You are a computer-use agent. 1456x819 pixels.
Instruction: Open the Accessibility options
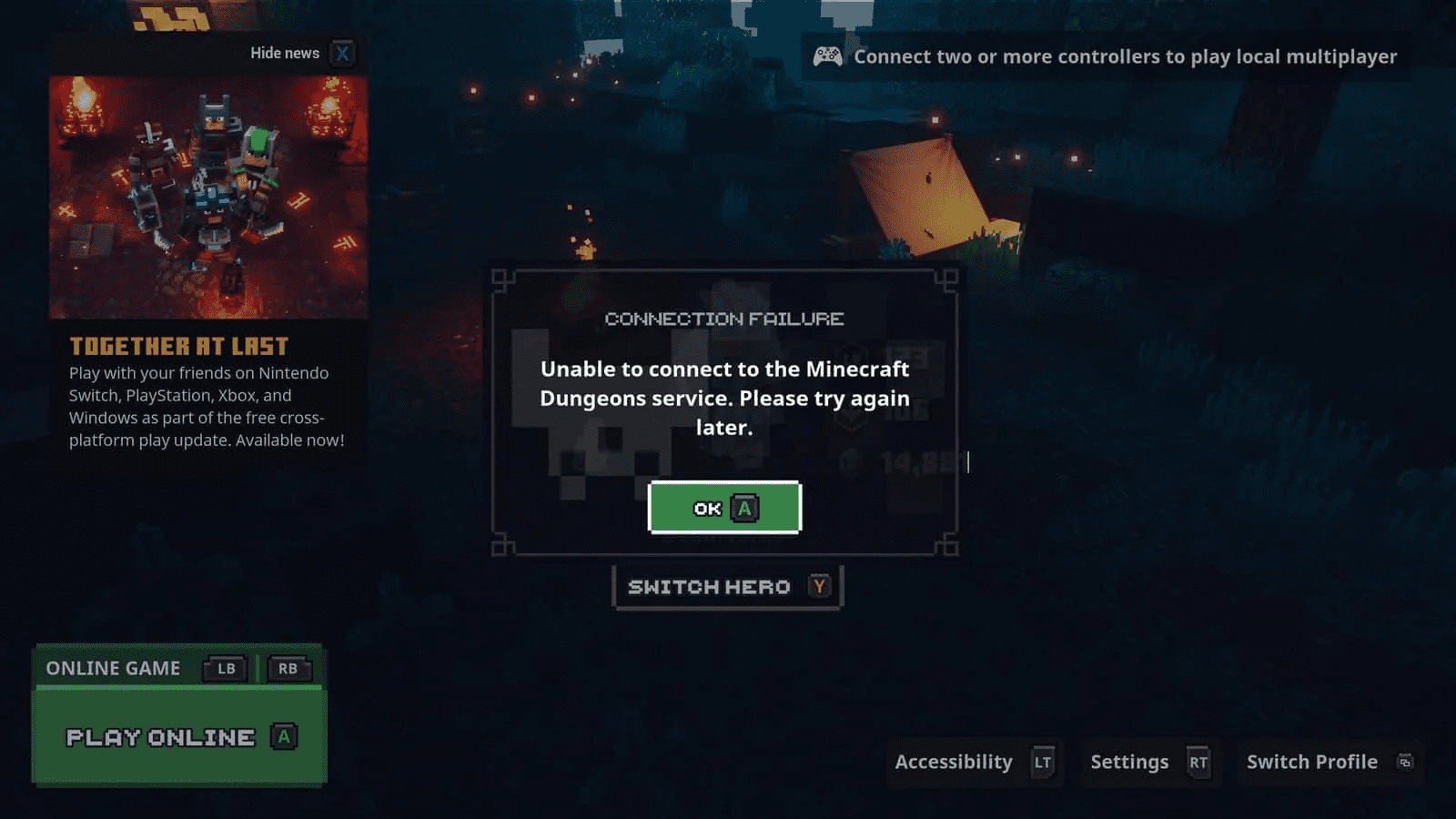click(953, 762)
